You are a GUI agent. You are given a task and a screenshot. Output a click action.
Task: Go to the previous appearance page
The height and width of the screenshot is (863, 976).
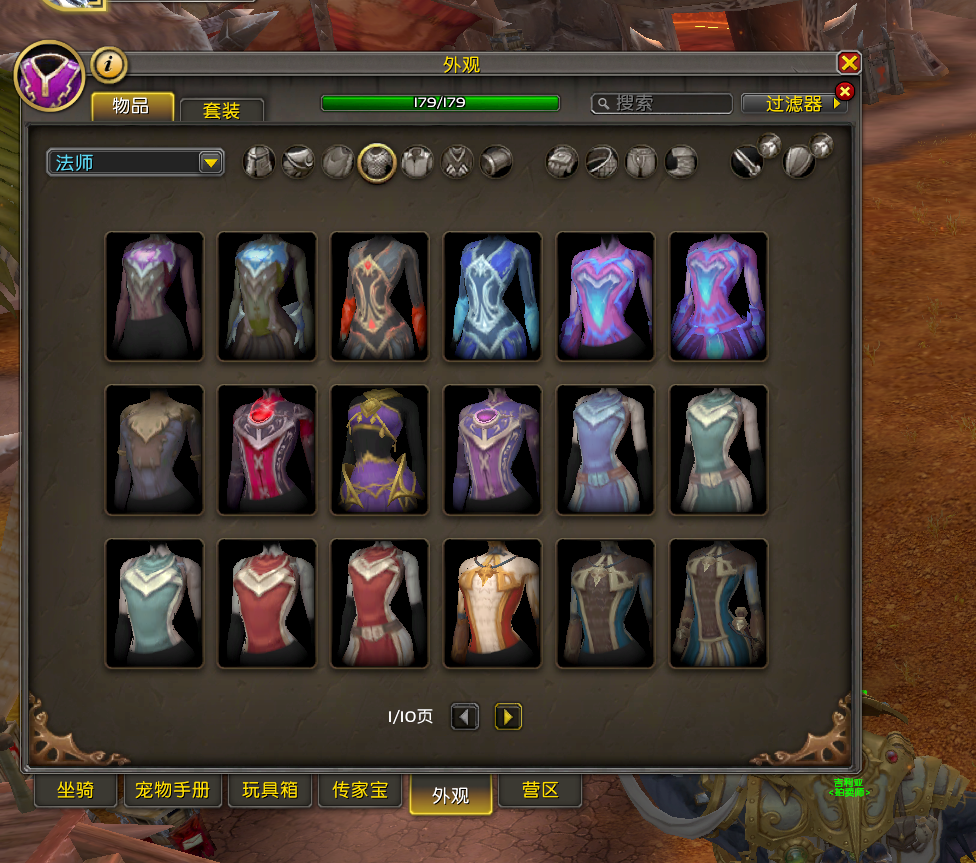click(464, 716)
